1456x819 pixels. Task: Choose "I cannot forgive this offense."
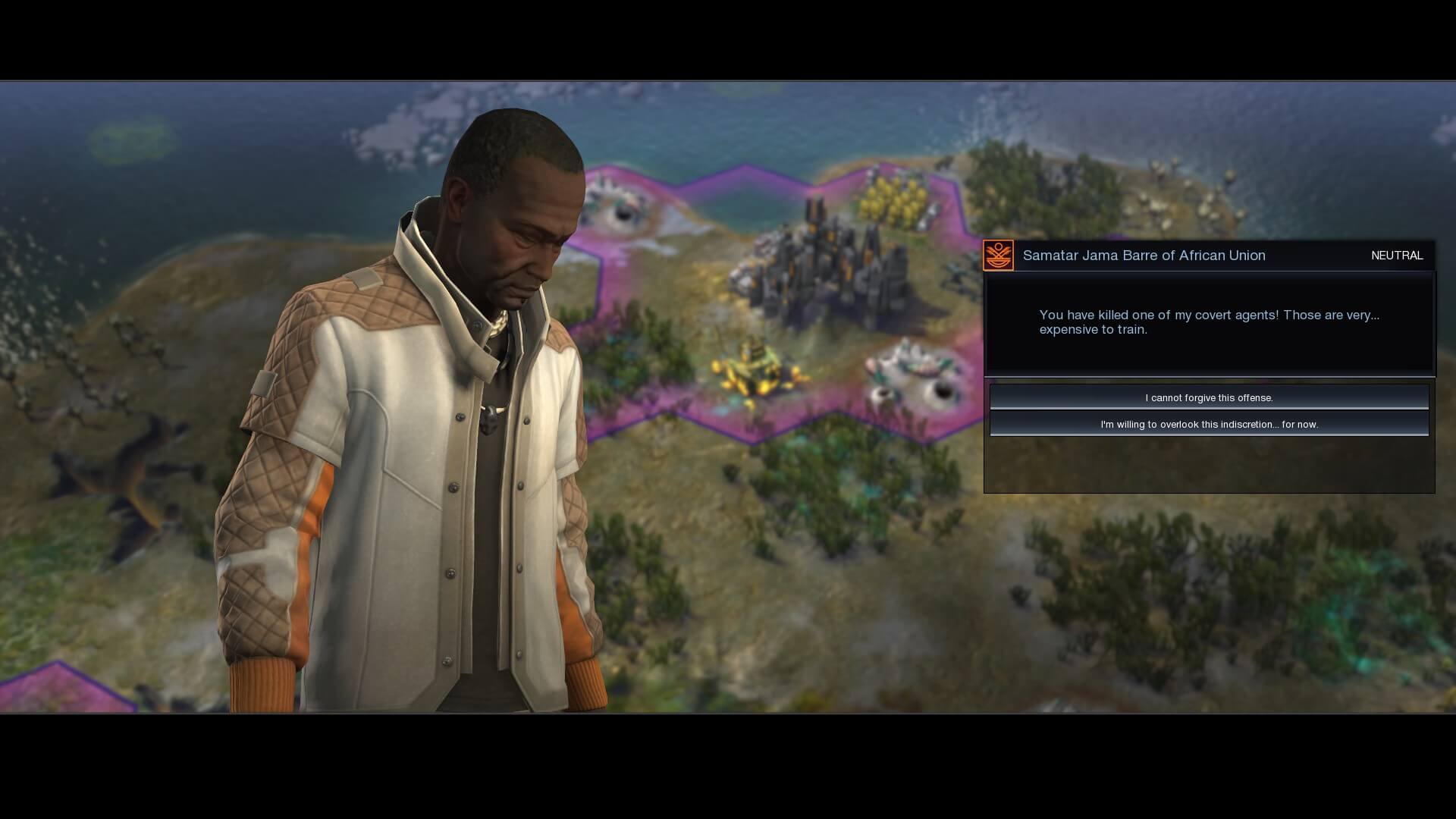[x=1209, y=397]
